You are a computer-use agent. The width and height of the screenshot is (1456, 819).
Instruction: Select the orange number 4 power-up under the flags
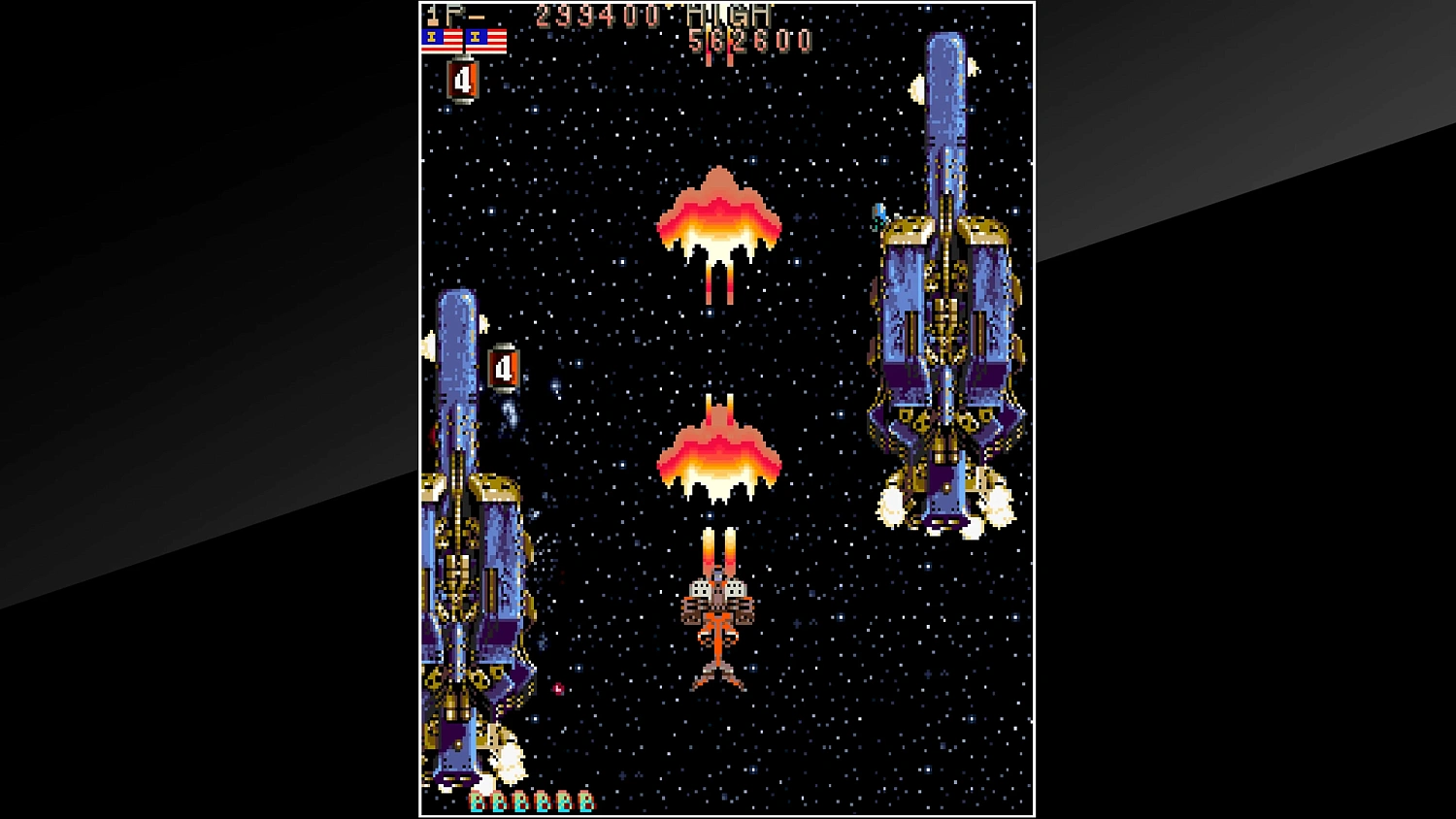pyautogui.click(x=463, y=80)
